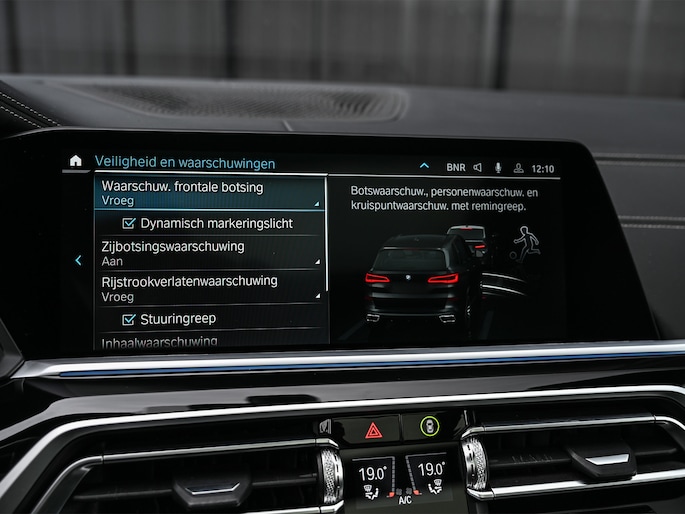Go back using the left chevron arrow
Screen dimensions: 685x514
tap(78, 260)
